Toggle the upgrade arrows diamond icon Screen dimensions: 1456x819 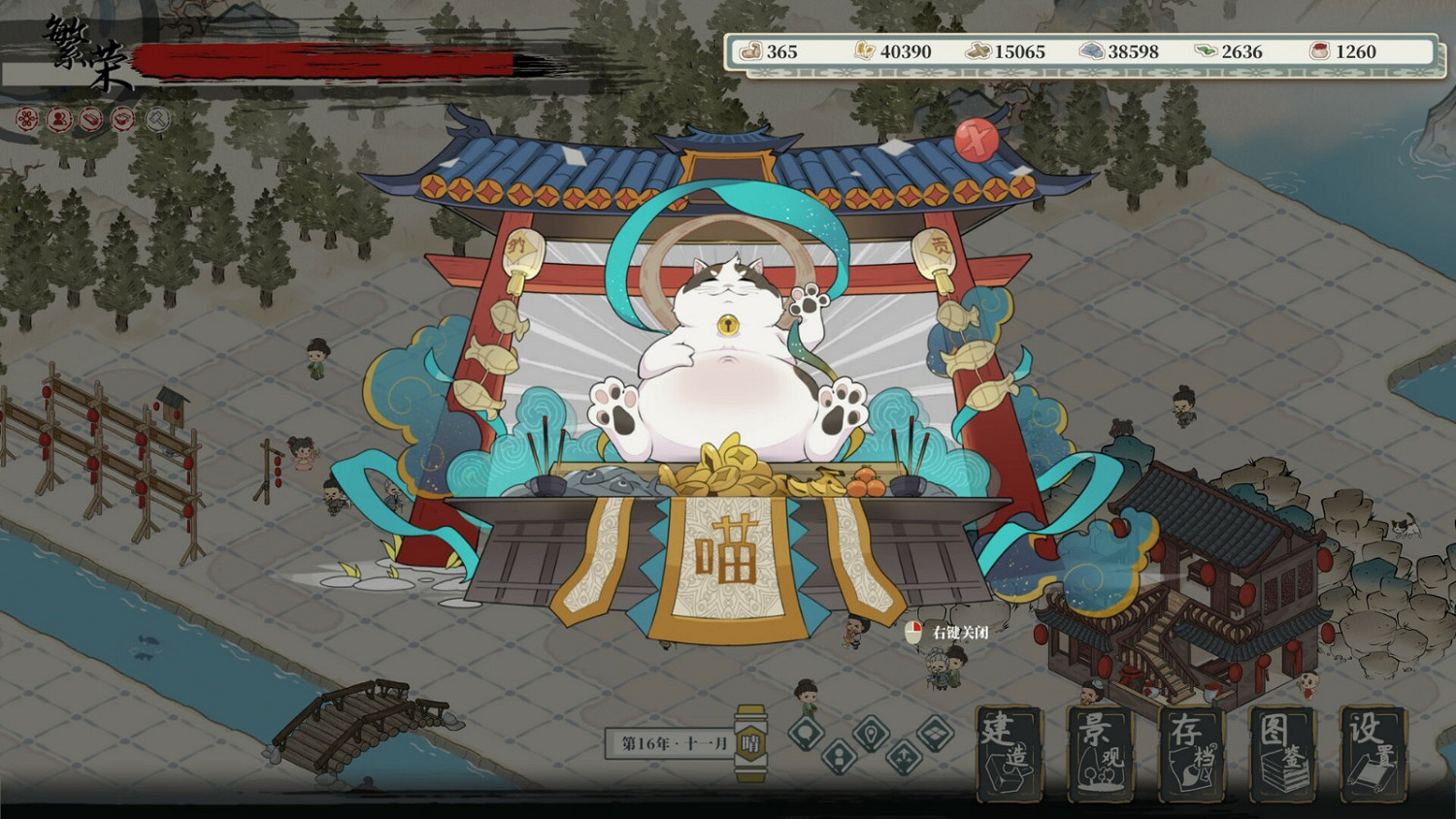click(902, 756)
